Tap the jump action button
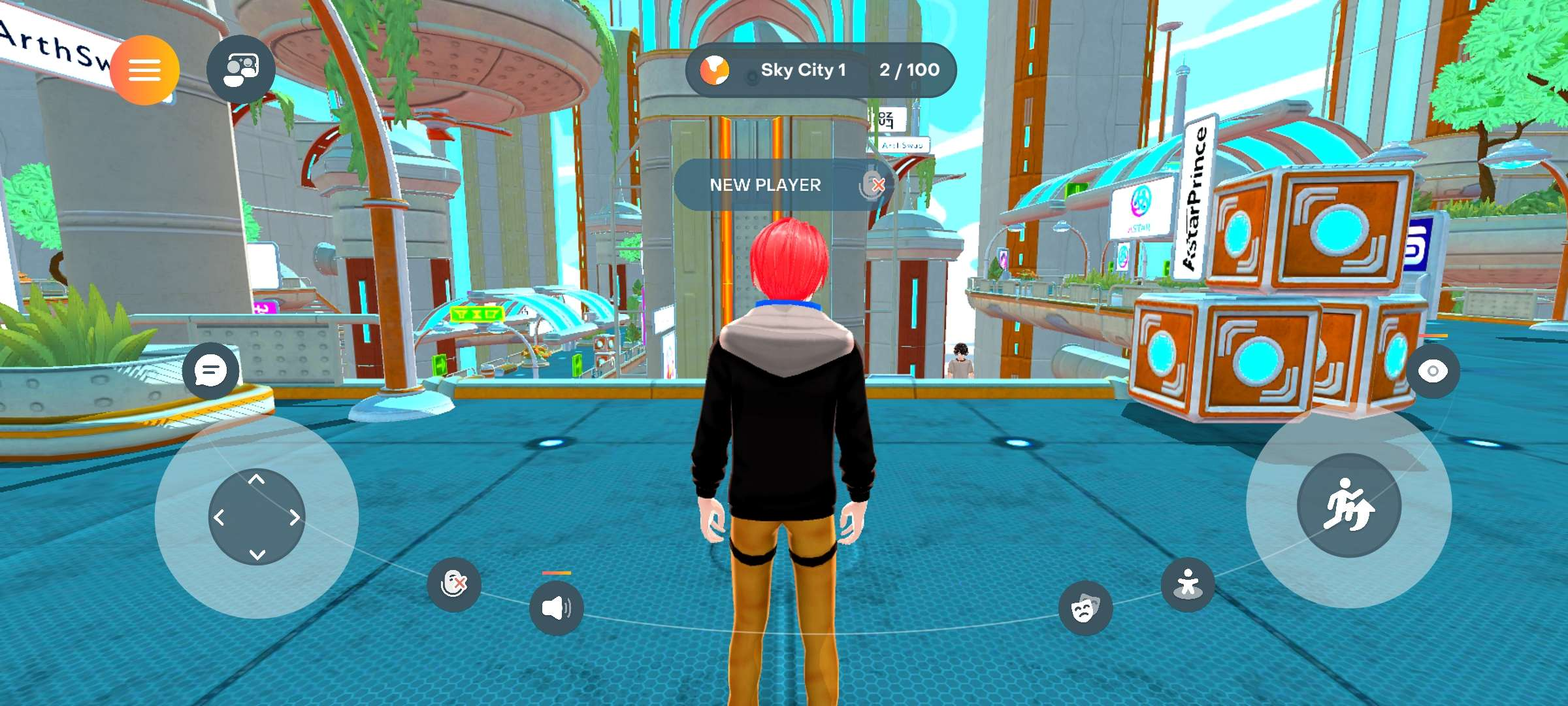 click(1348, 505)
